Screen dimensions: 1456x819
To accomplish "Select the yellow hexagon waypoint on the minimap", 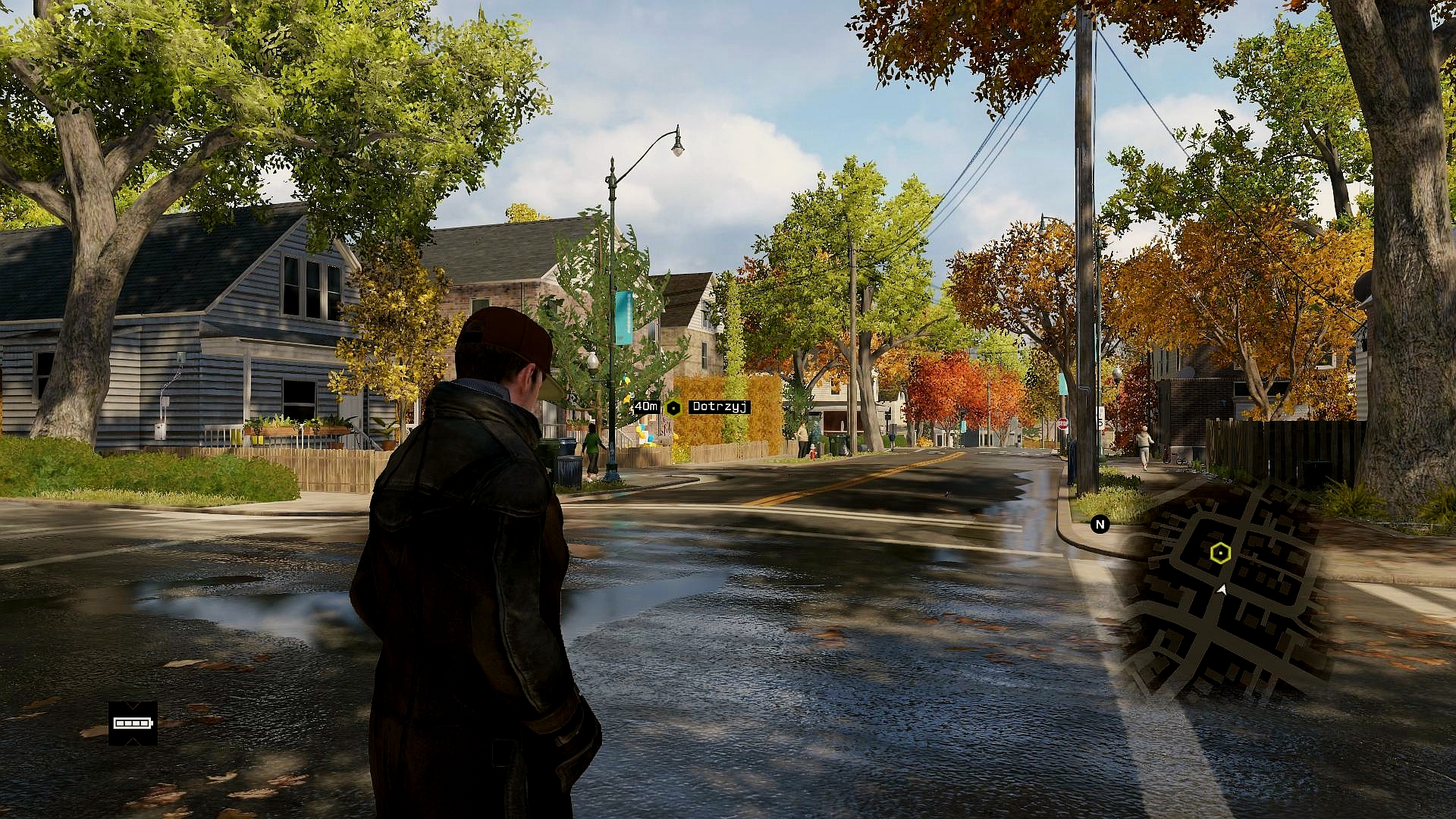I will point(1219,553).
